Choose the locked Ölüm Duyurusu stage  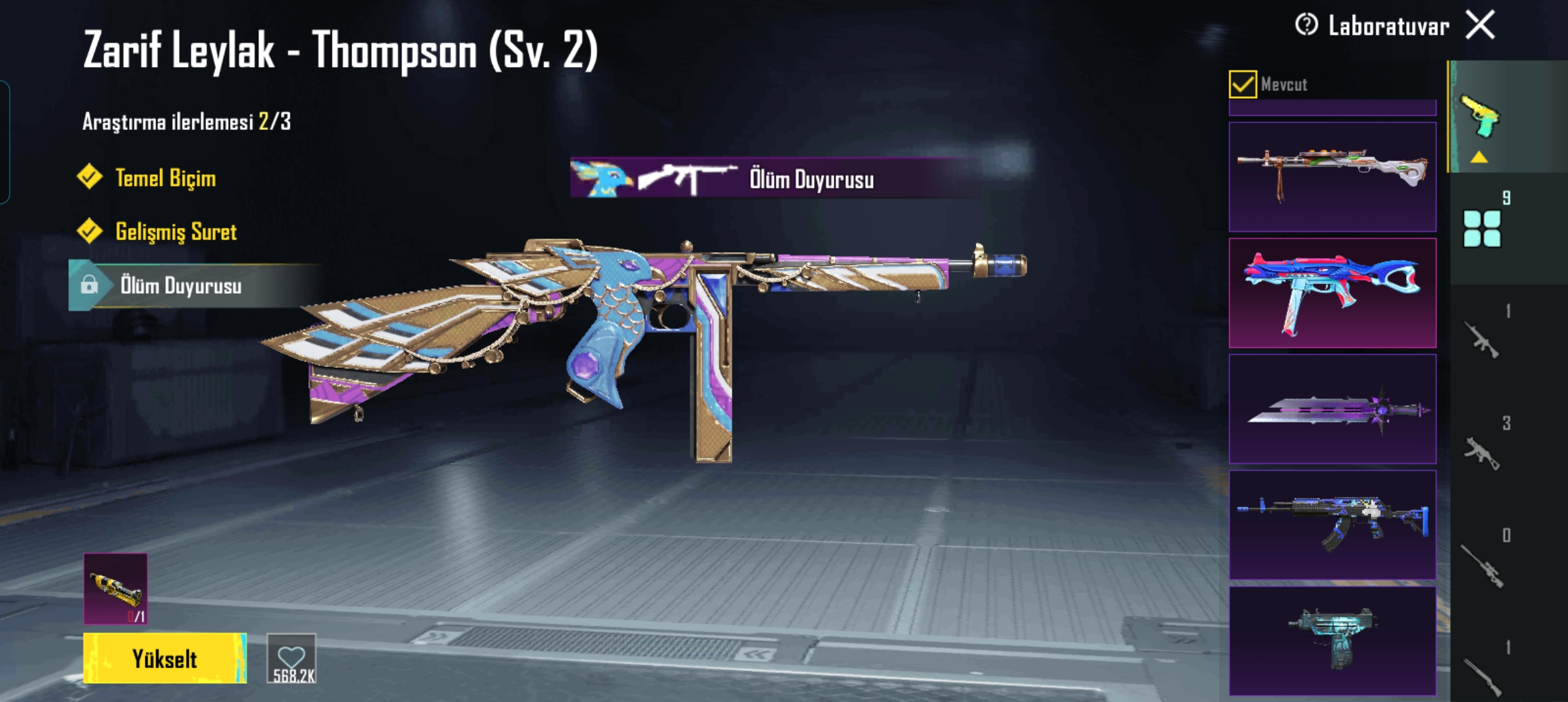(180, 286)
